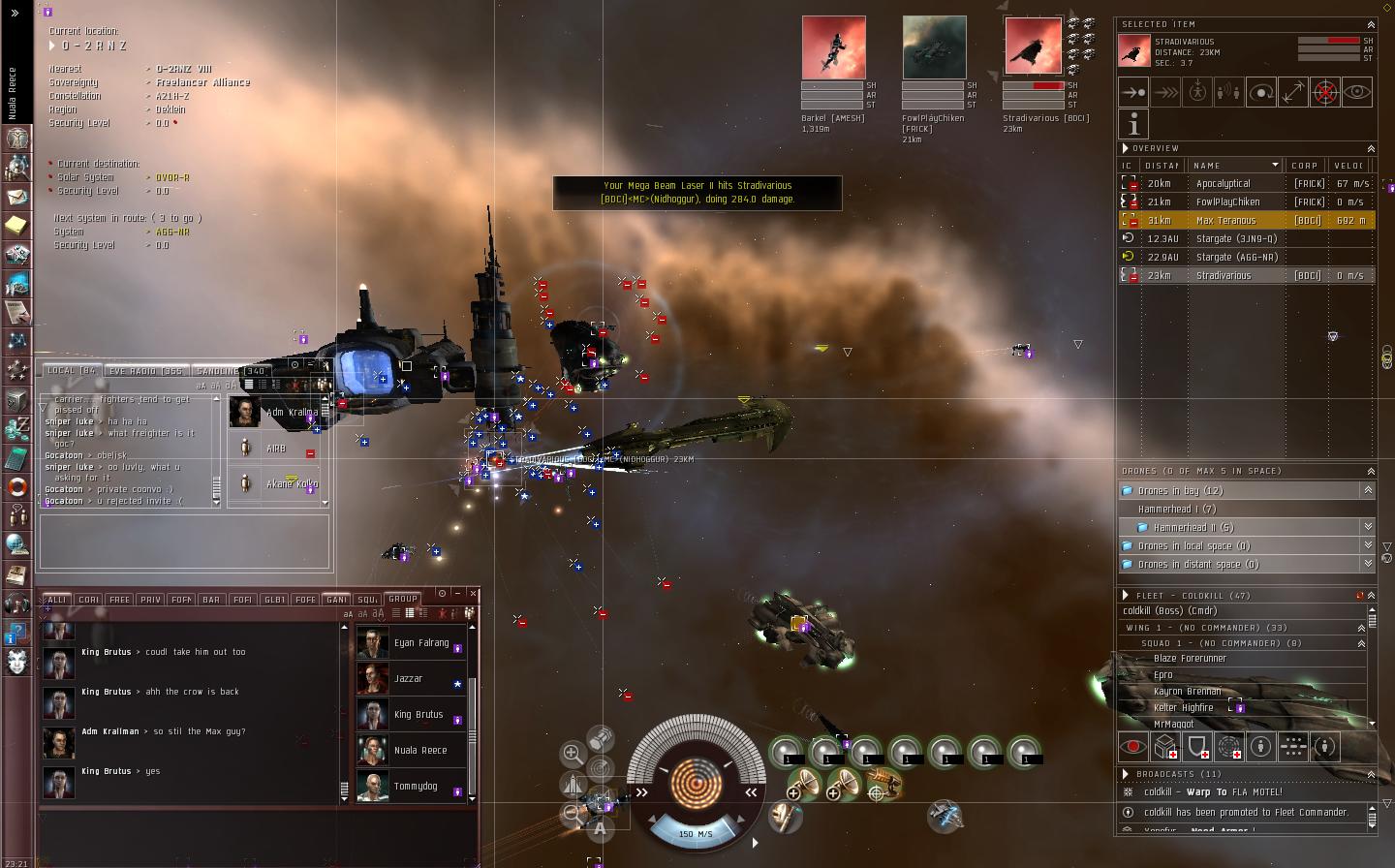The image size is (1395, 868).
Task: Collapse the Overview panel
Action: click(x=1371, y=148)
